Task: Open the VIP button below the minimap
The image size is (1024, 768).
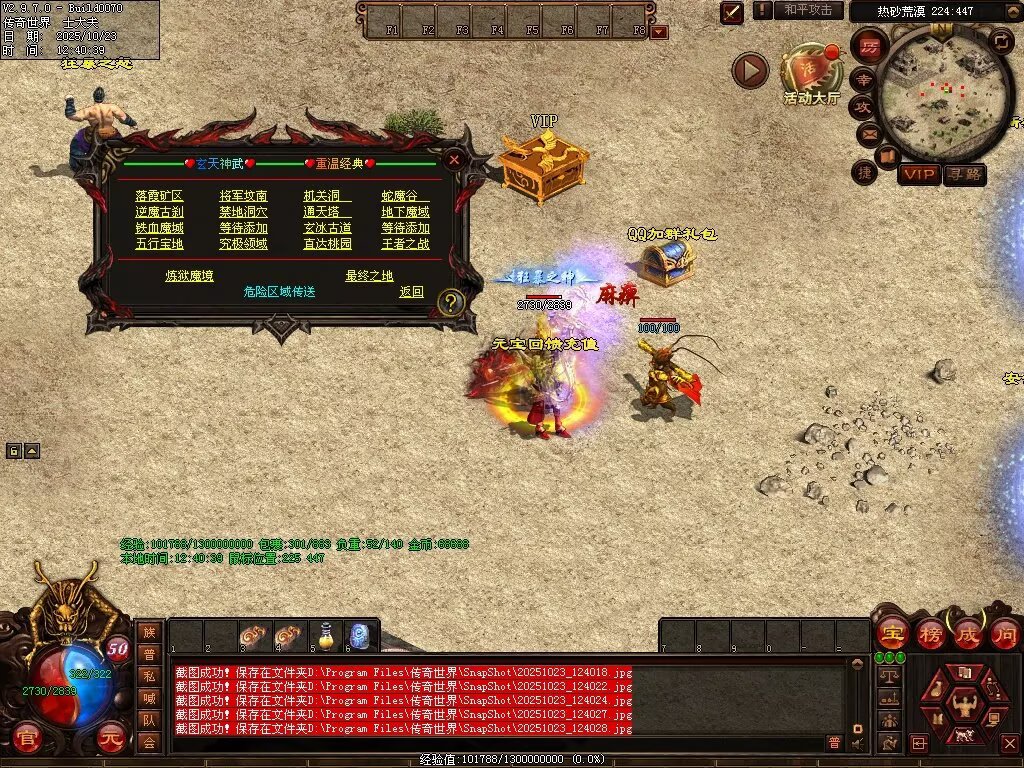Action: pyautogui.click(x=918, y=175)
